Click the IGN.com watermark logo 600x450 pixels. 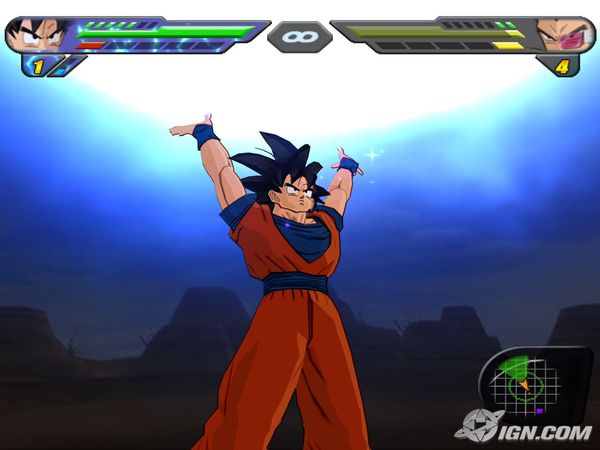click(x=523, y=427)
